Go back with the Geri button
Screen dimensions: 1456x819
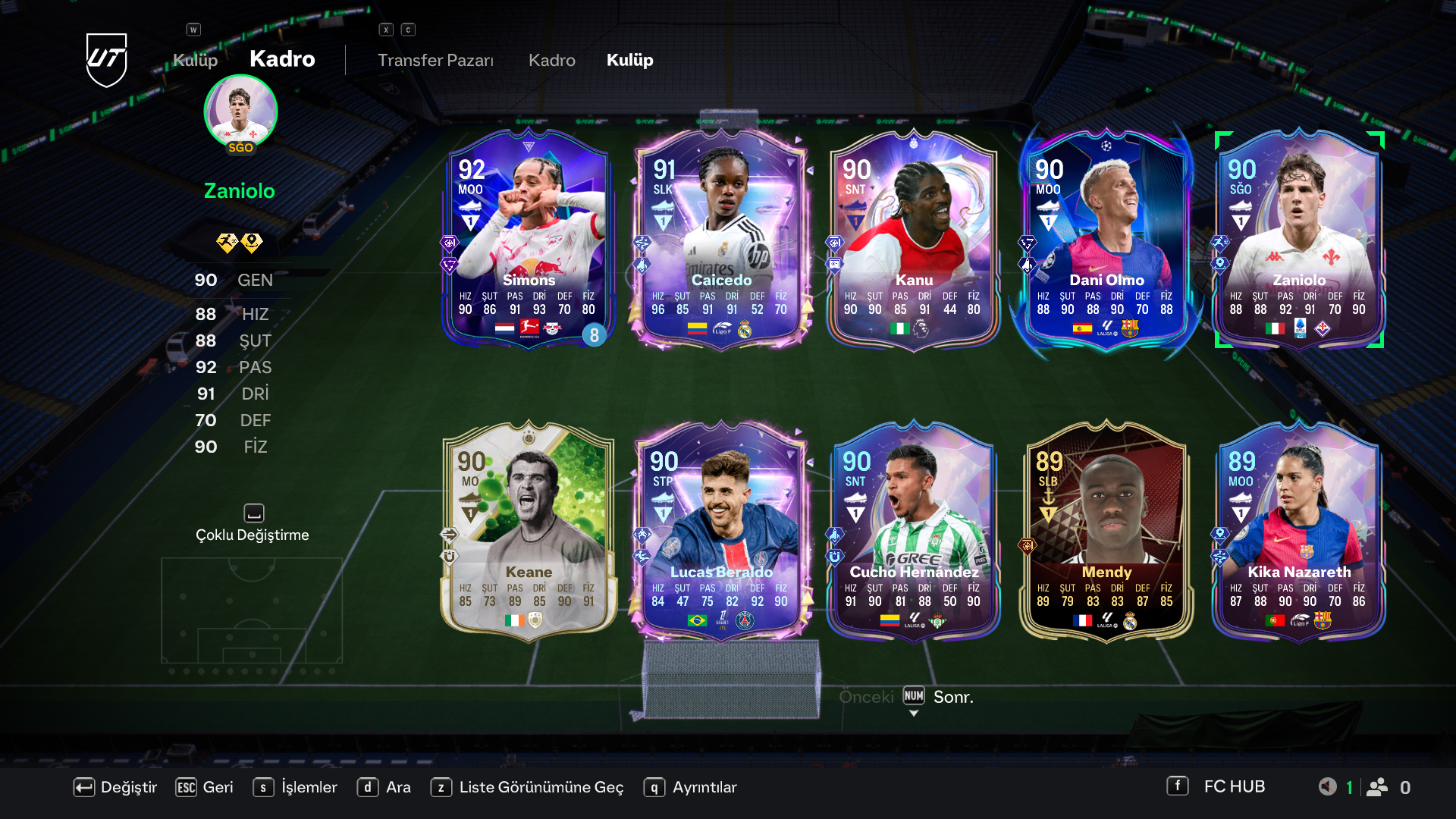pos(205,787)
